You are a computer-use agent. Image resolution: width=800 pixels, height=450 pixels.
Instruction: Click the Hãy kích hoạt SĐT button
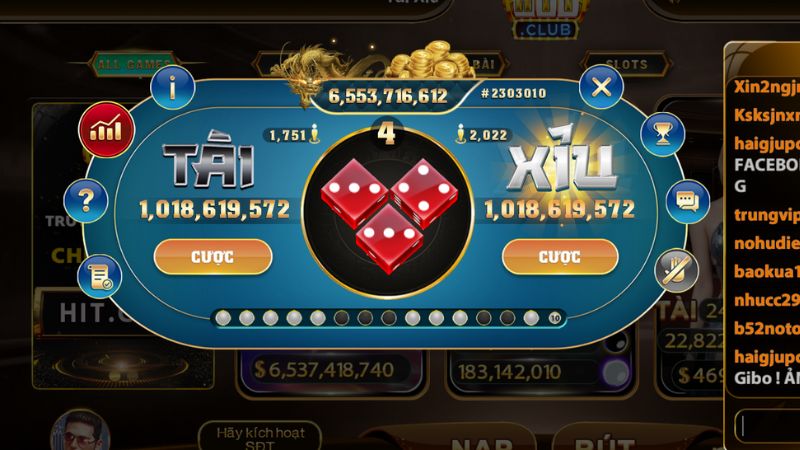click(x=259, y=437)
